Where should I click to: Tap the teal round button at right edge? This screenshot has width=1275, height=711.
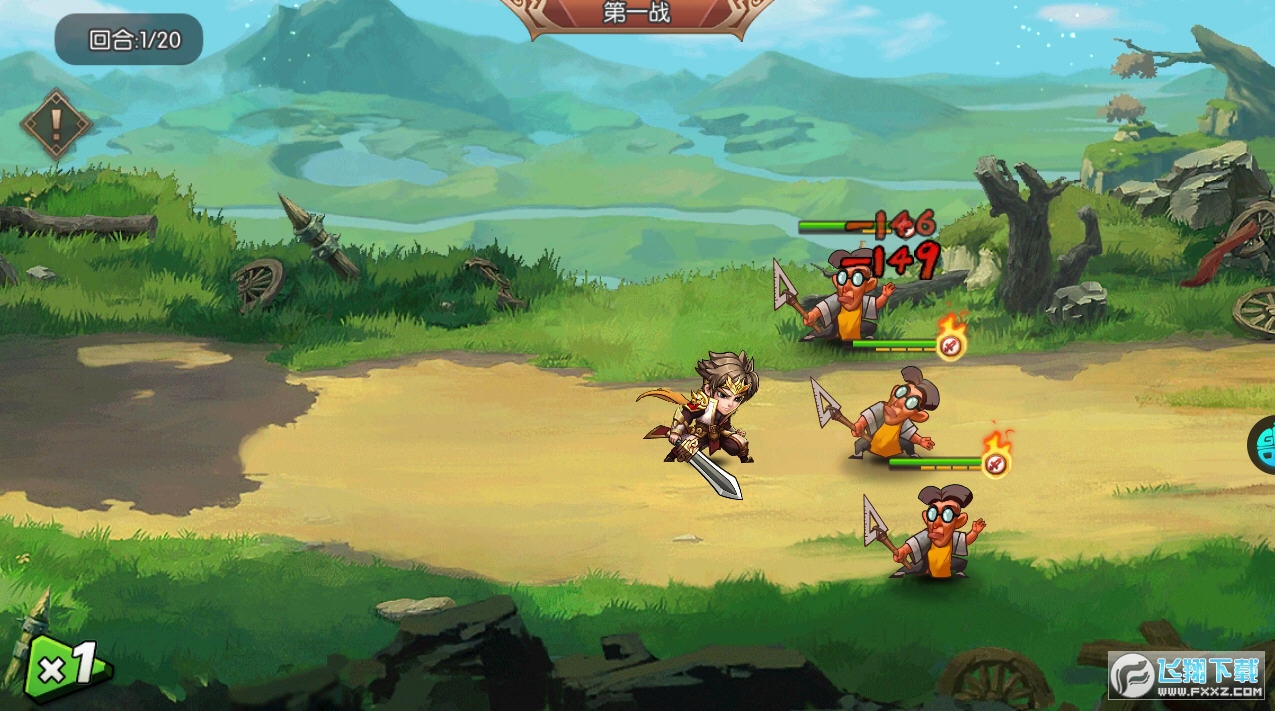pos(1264,441)
